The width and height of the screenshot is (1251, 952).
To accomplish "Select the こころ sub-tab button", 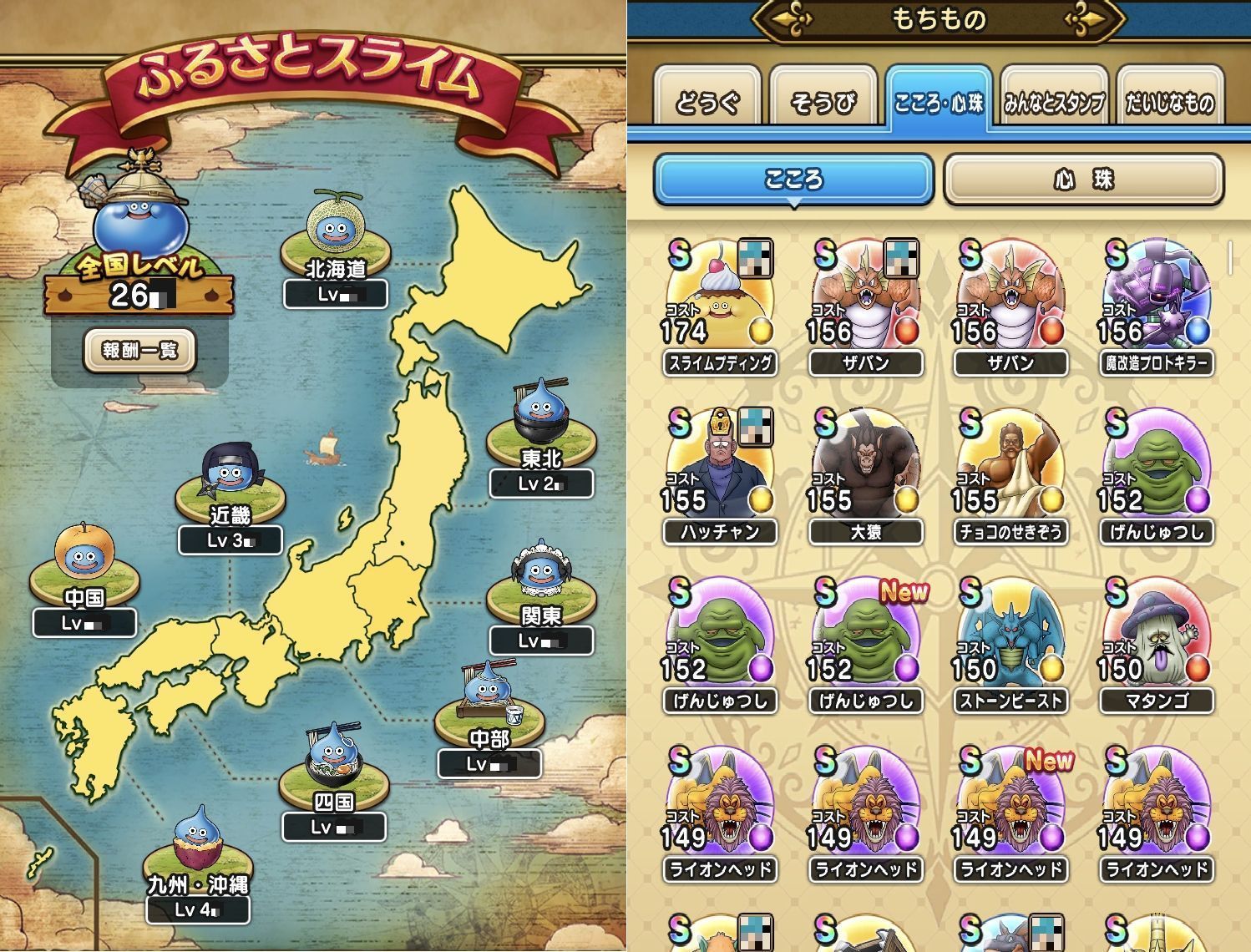I will 793,179.
